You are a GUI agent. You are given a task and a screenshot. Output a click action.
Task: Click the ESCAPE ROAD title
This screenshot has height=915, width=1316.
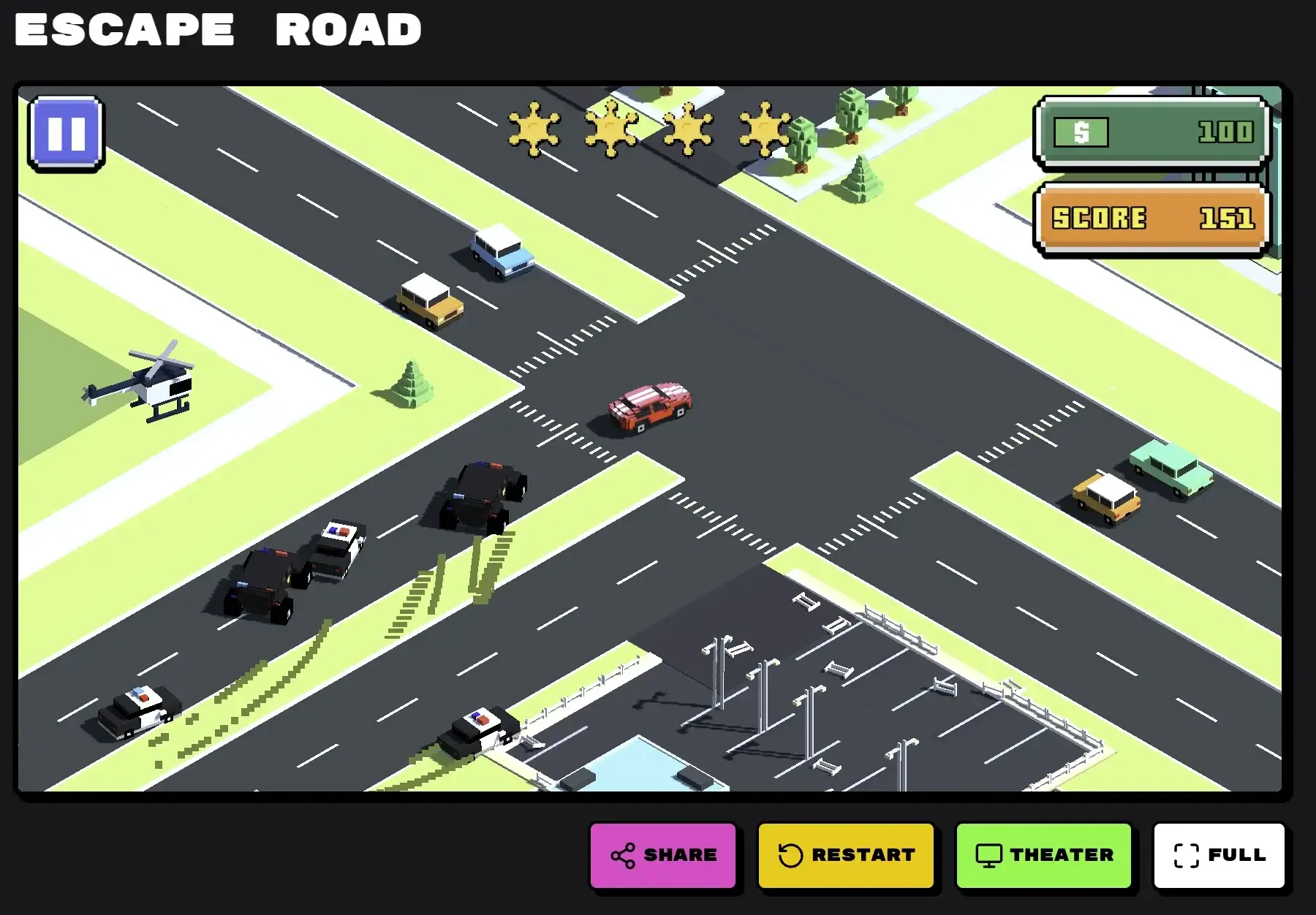coord(217,29)
